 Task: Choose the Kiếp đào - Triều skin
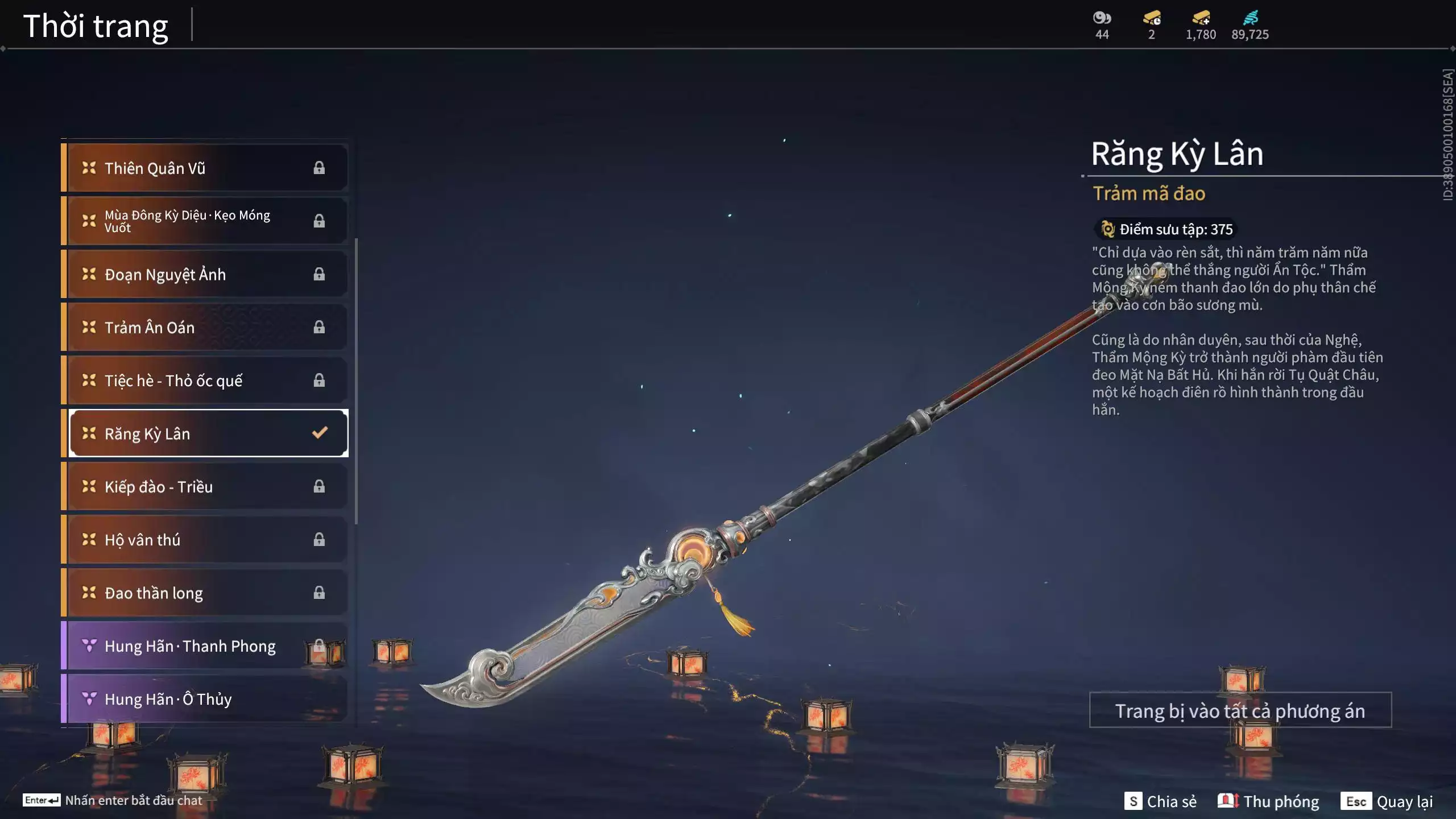coord(205,486)
